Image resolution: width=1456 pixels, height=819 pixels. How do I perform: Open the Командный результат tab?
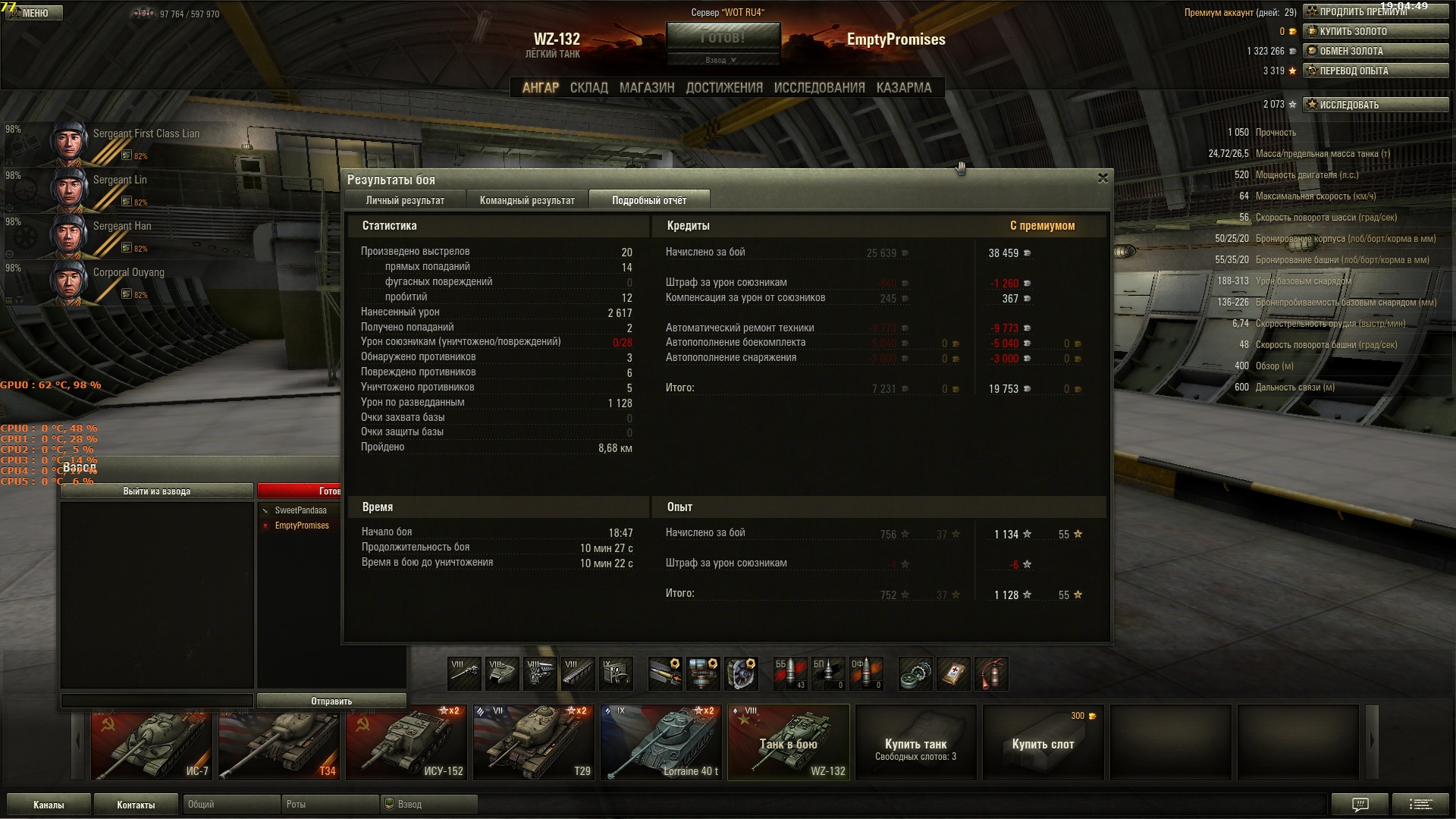(x=527, y=200)
